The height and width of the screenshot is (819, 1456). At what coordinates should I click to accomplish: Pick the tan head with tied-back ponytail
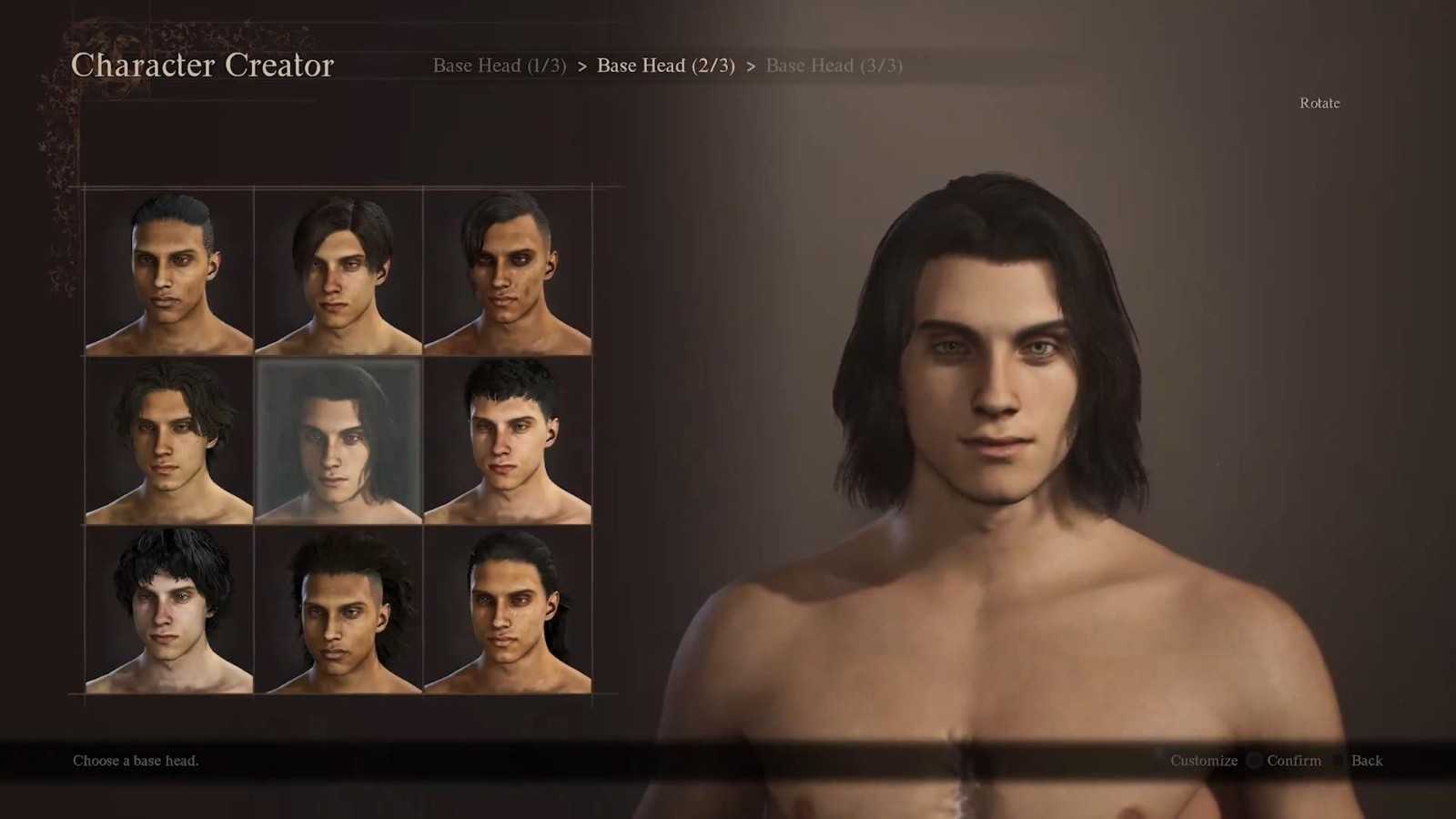[x=508, y=610]
